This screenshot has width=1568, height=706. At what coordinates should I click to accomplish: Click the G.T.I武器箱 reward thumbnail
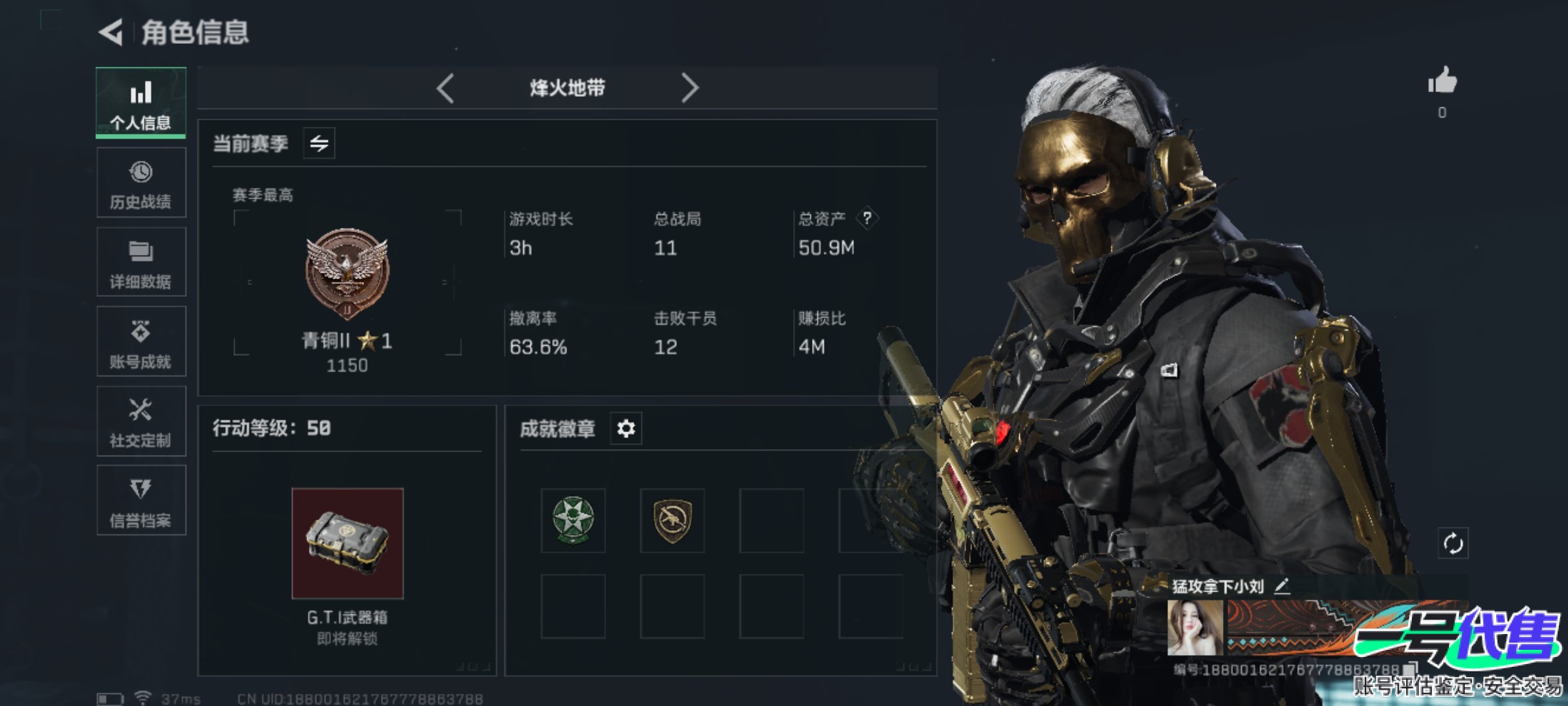point(348,543)
